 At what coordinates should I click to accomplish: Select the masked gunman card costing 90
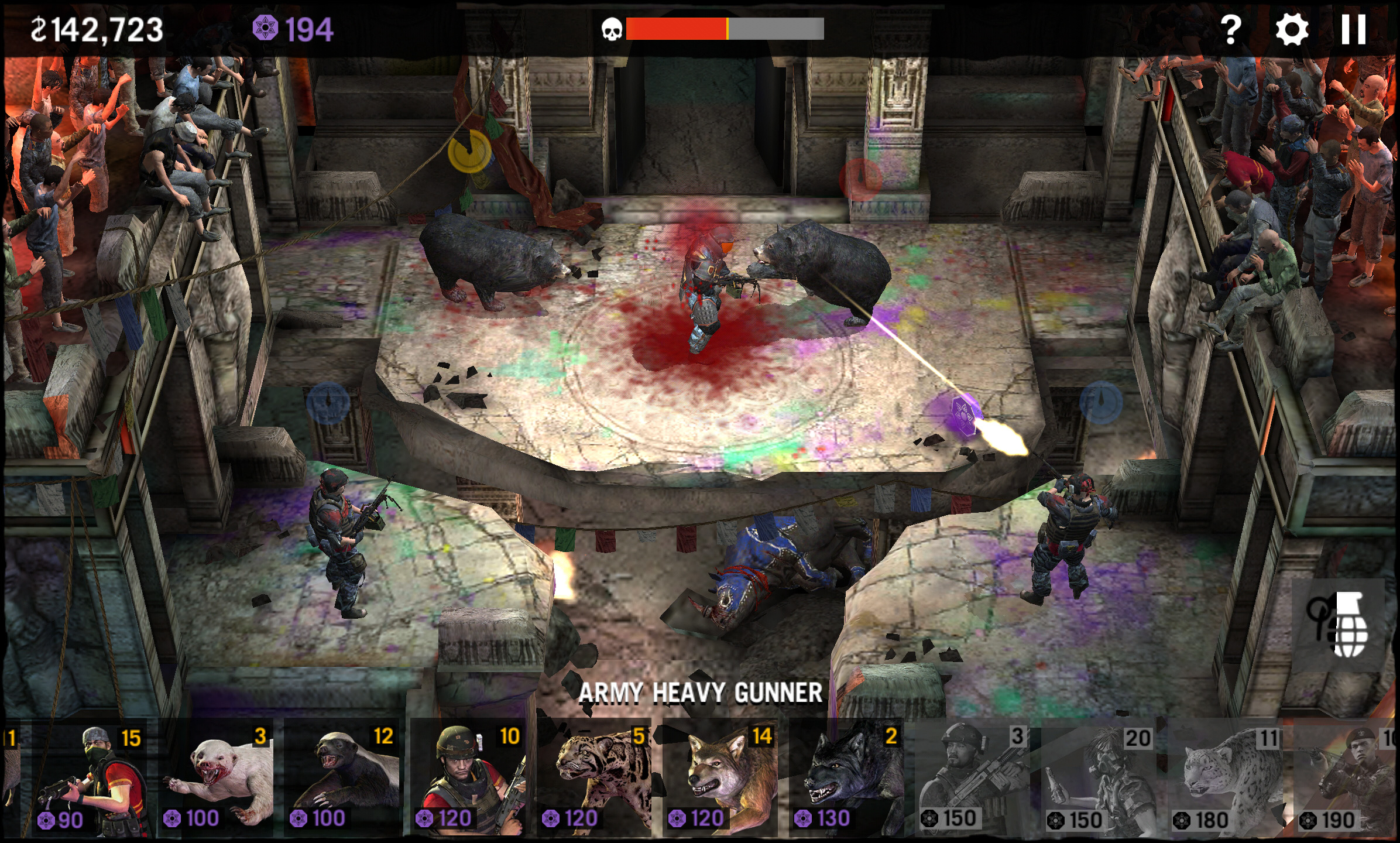pos(88,780)
